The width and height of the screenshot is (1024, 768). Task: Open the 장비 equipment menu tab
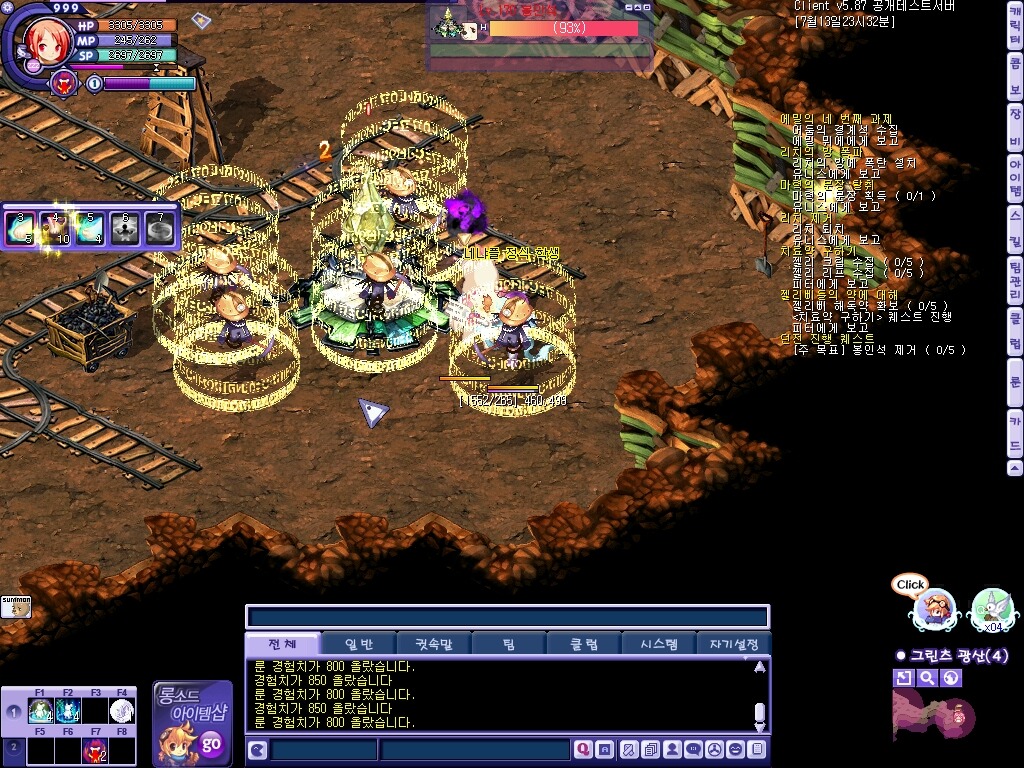click(1015, 126)
